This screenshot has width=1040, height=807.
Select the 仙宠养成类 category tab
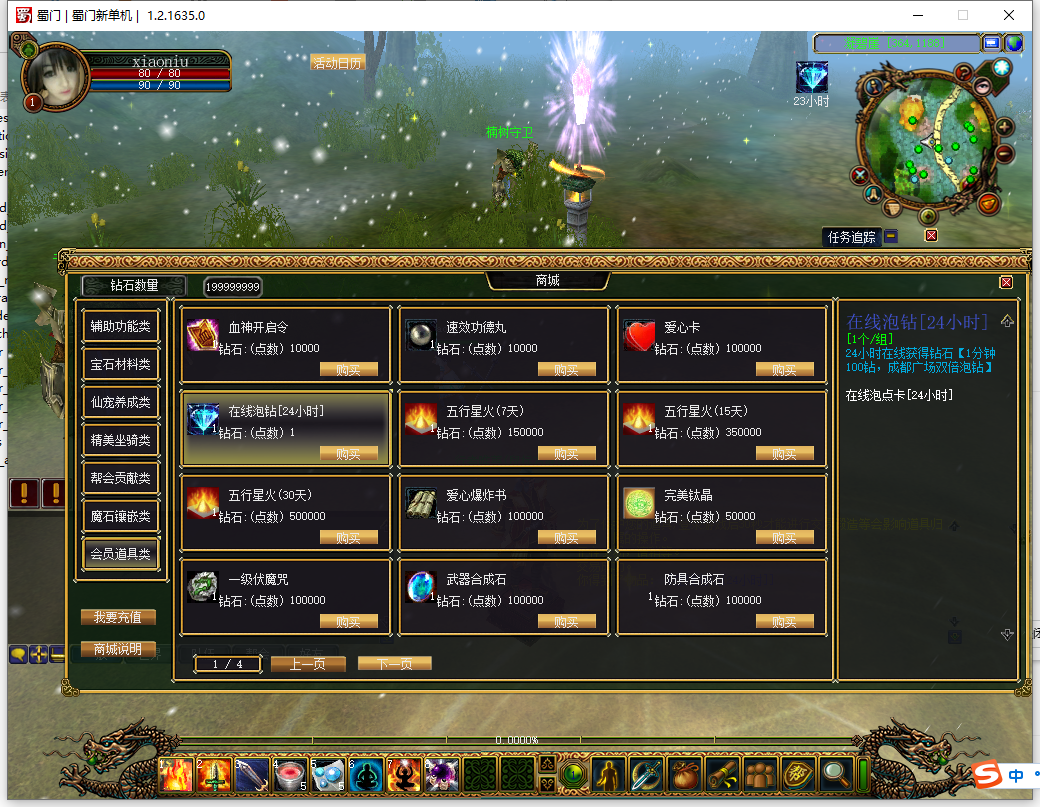(x=120, y=402)
